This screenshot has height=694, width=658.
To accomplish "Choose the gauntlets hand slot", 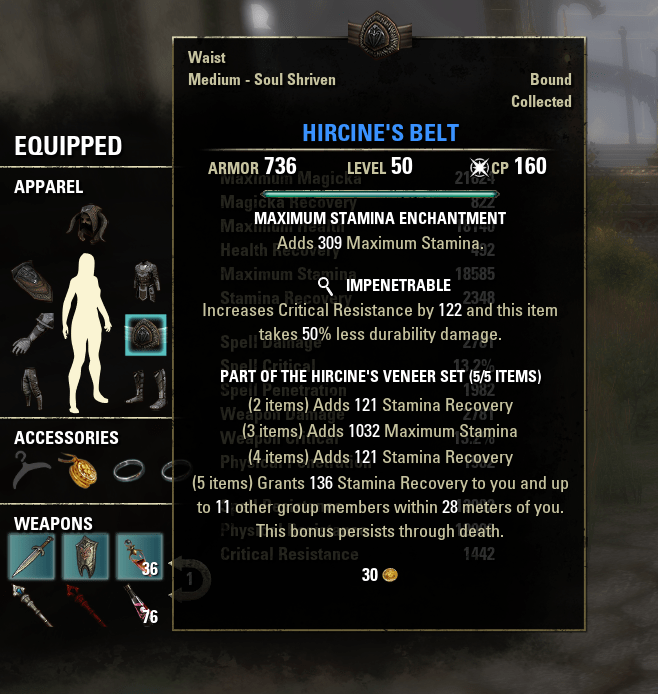I will (32, 335).
